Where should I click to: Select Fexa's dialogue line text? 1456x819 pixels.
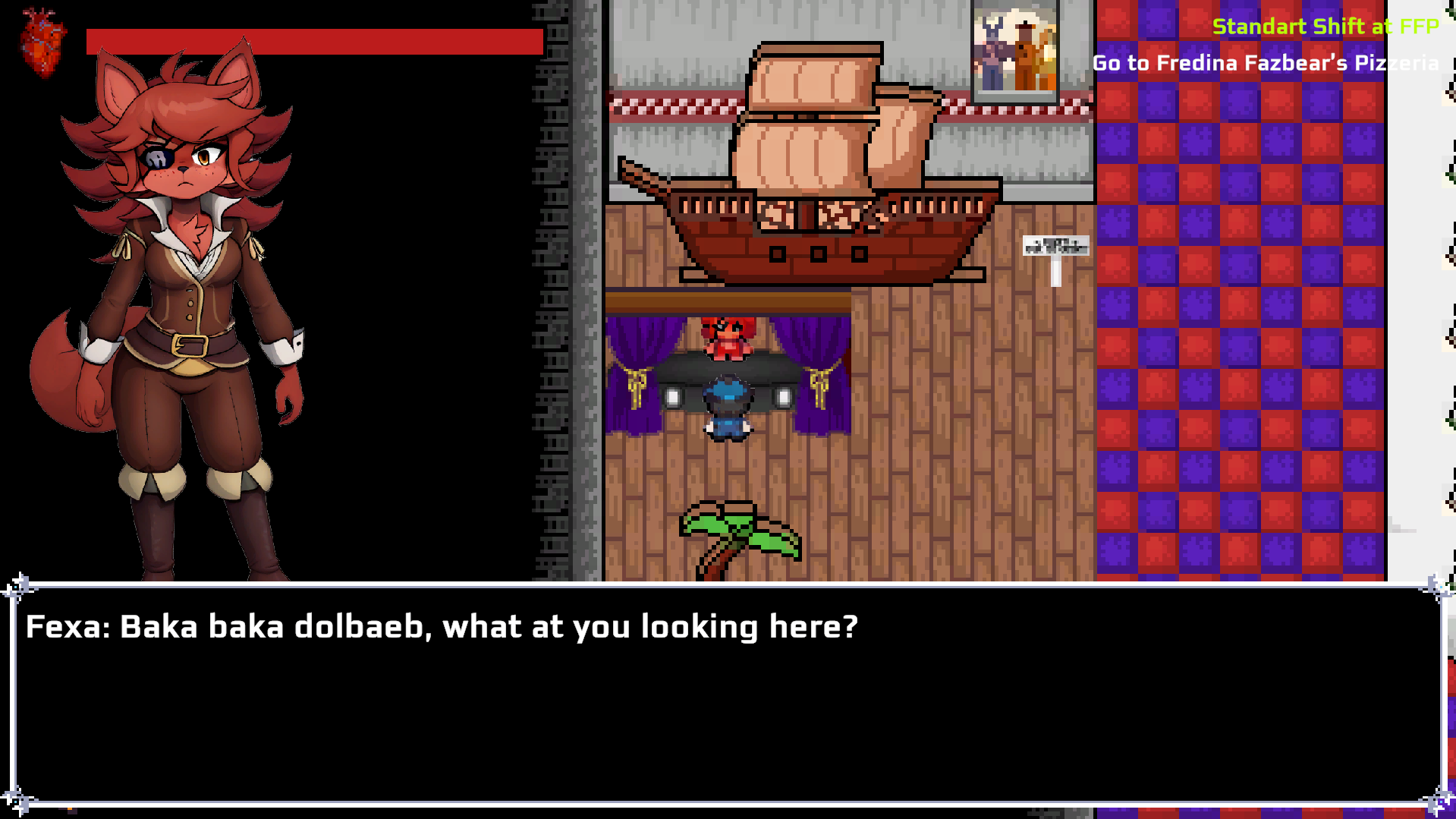[x=440, y=627]
